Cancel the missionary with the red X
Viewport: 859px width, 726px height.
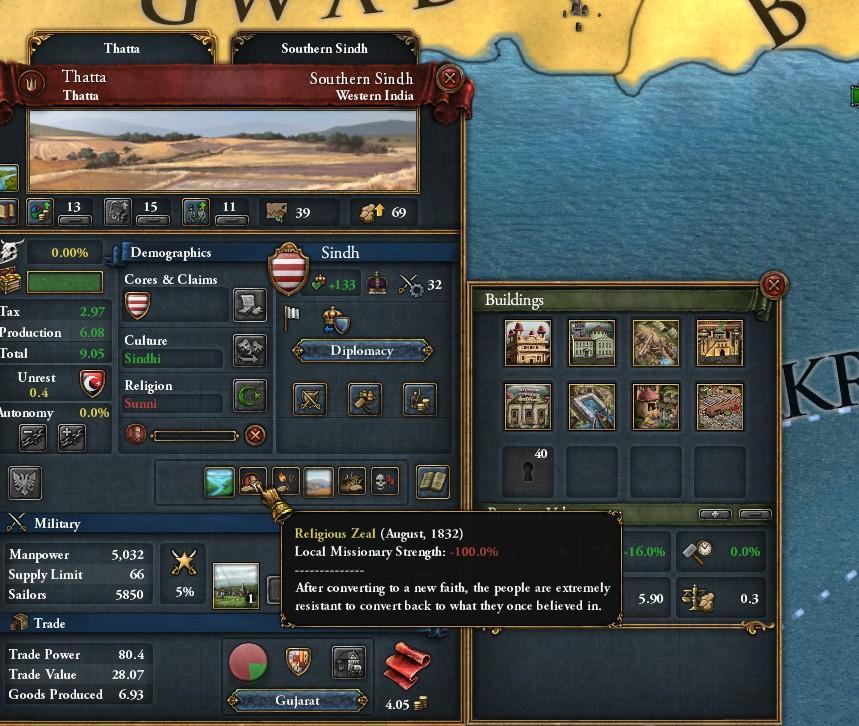(x=256, y=435)
